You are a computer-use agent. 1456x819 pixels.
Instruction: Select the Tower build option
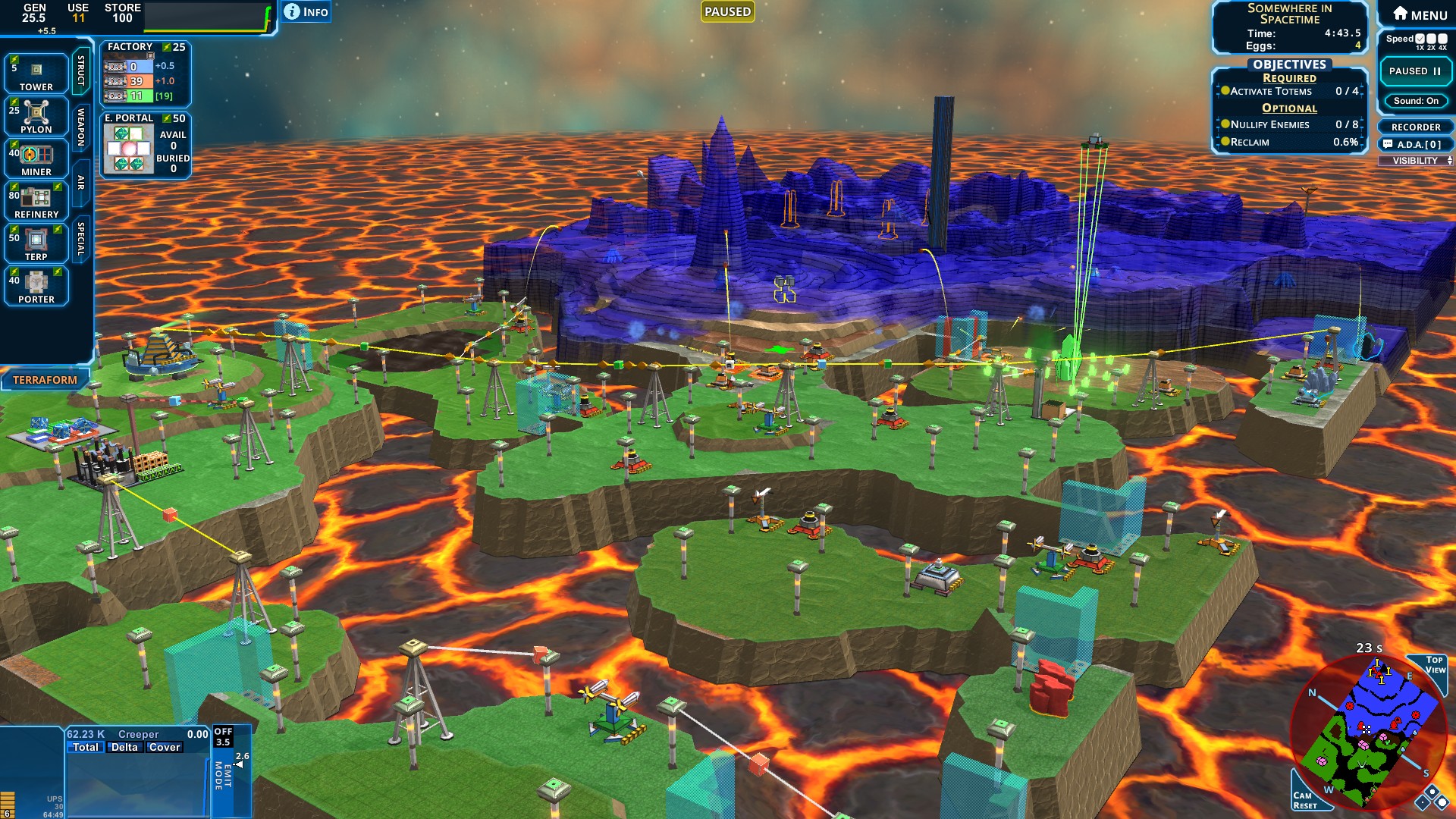point(36,74)
